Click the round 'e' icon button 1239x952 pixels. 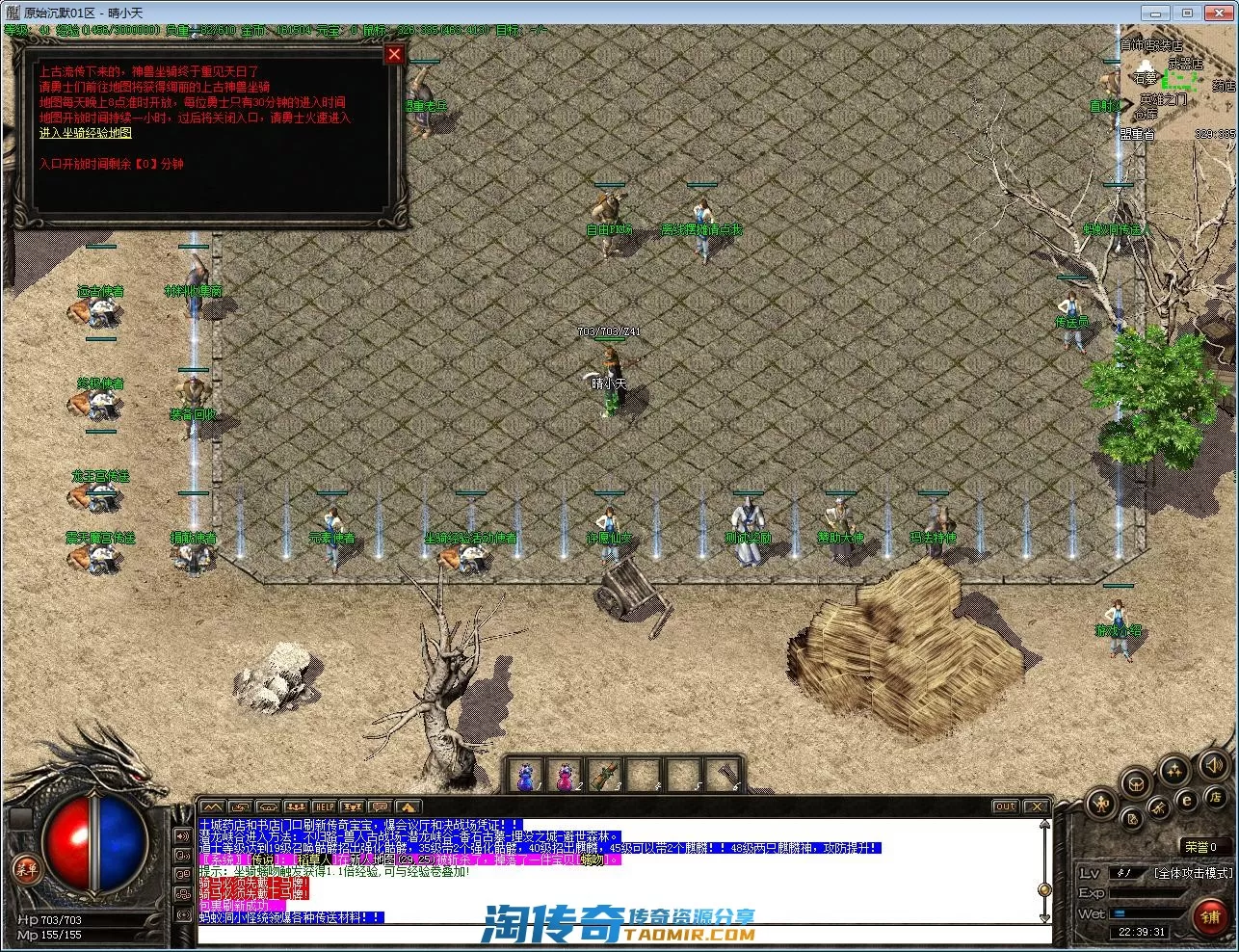[x=1187, y=801]
